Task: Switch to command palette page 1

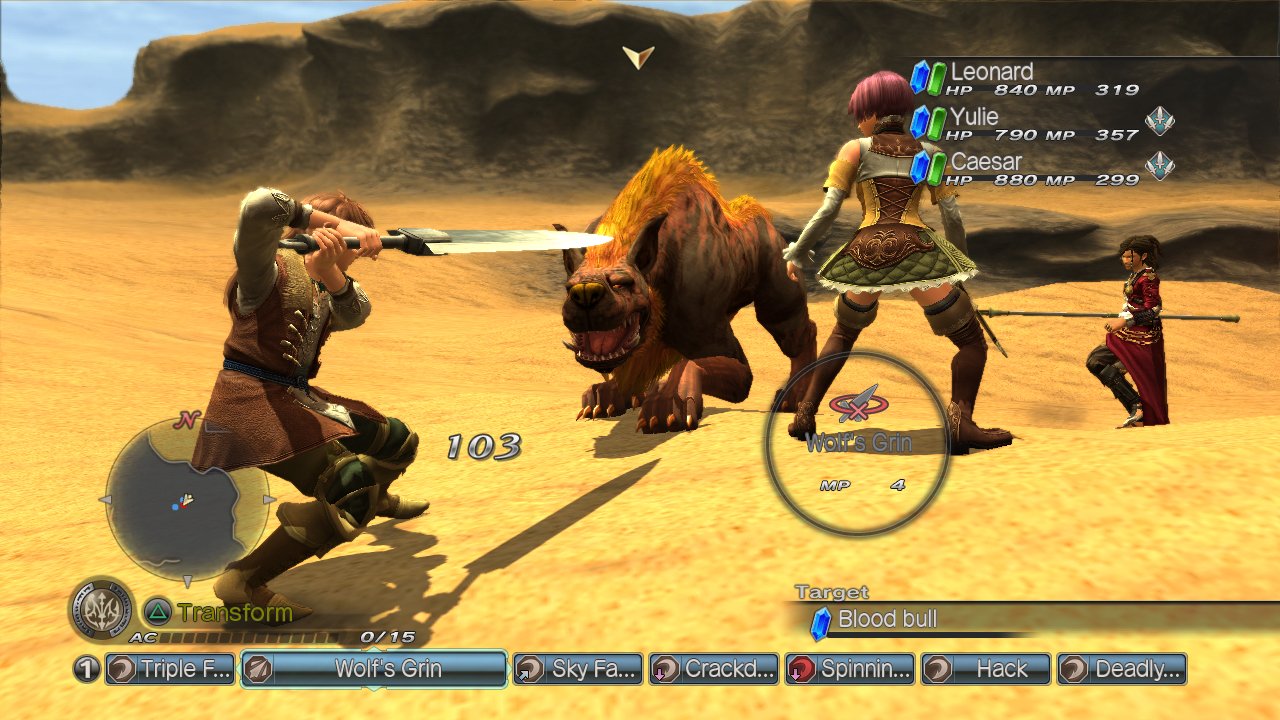Action: (85, 668)
